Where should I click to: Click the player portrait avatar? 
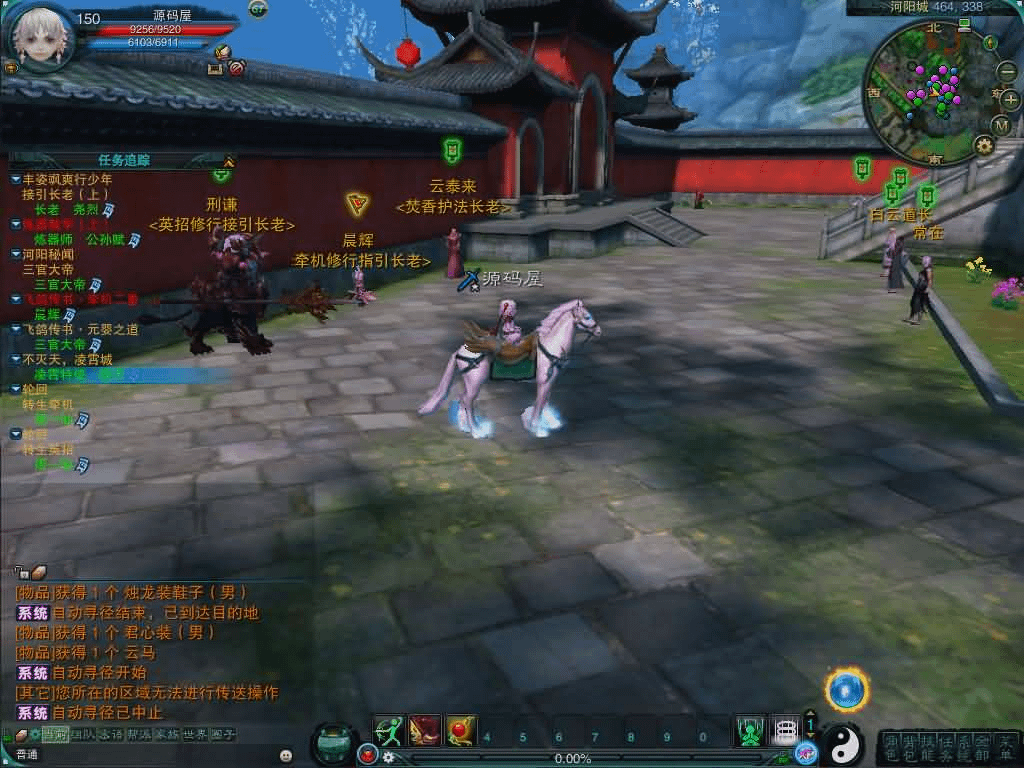click(40, 34)
